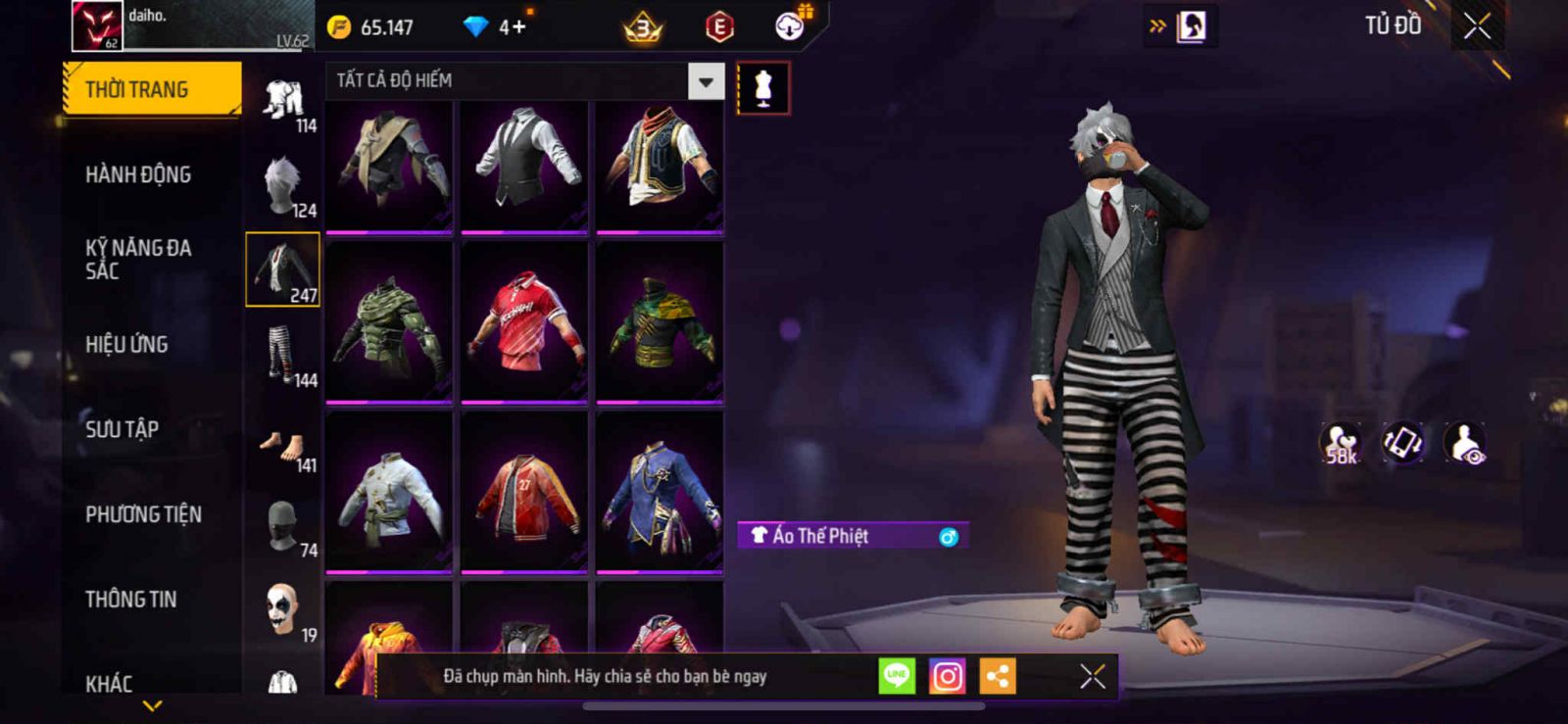Select the Kỹ Năng Đa Sắc tab

pos(138,260)
